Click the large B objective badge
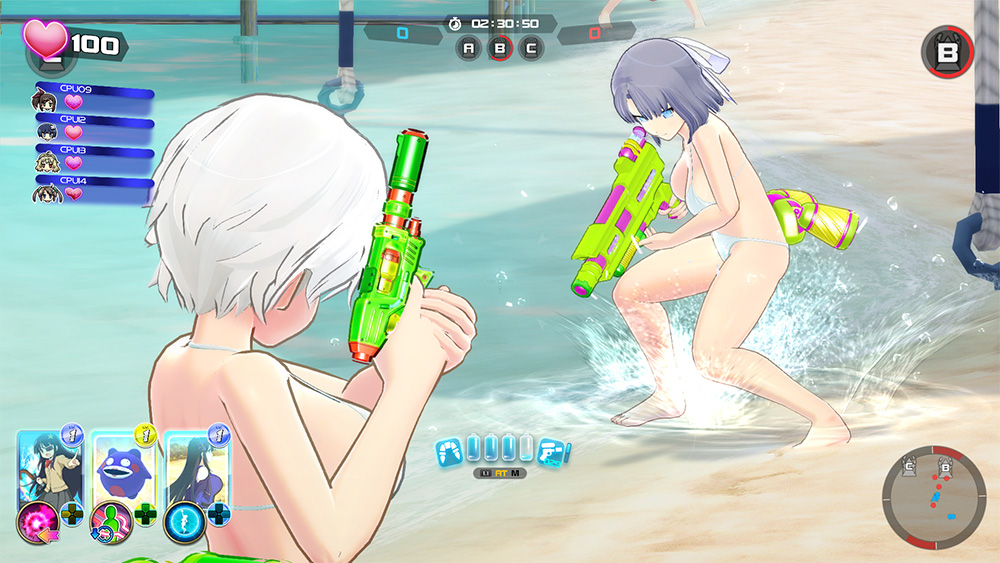This screenshot has width=1000, height=563. pos(946,51)
